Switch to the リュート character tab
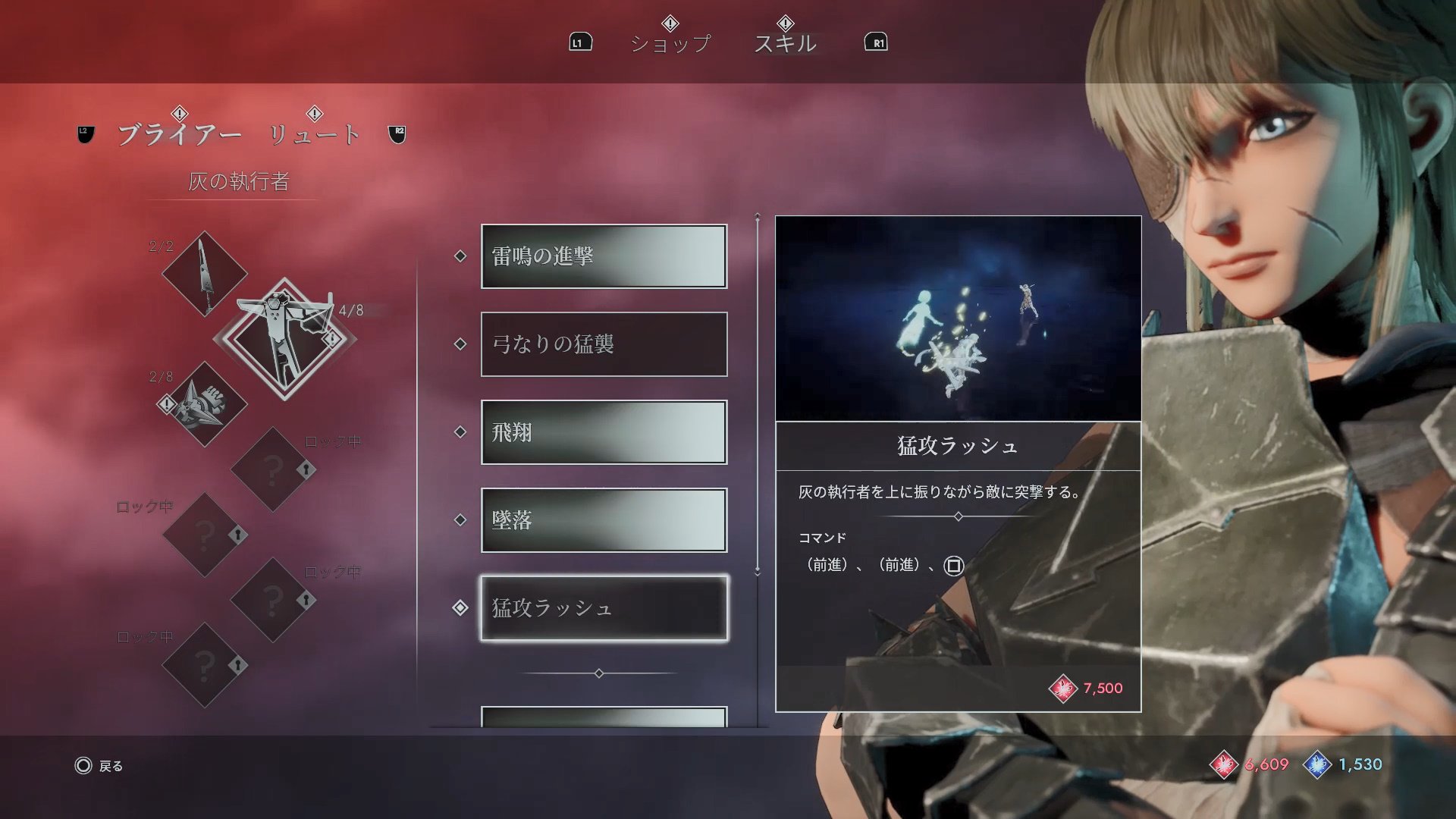 point(315,134)
